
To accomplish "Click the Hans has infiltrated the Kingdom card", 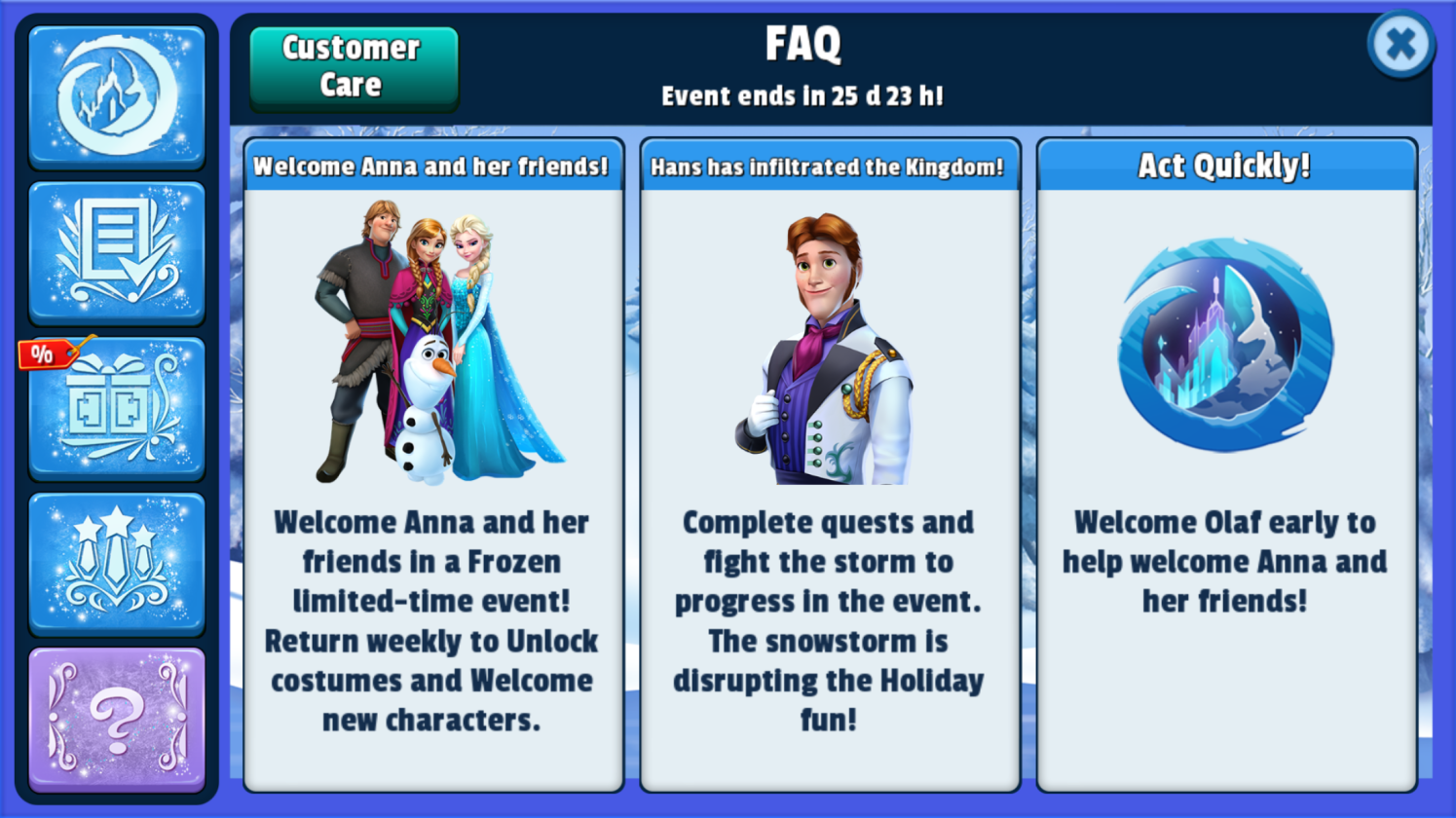I will click(x=829, y=465).
